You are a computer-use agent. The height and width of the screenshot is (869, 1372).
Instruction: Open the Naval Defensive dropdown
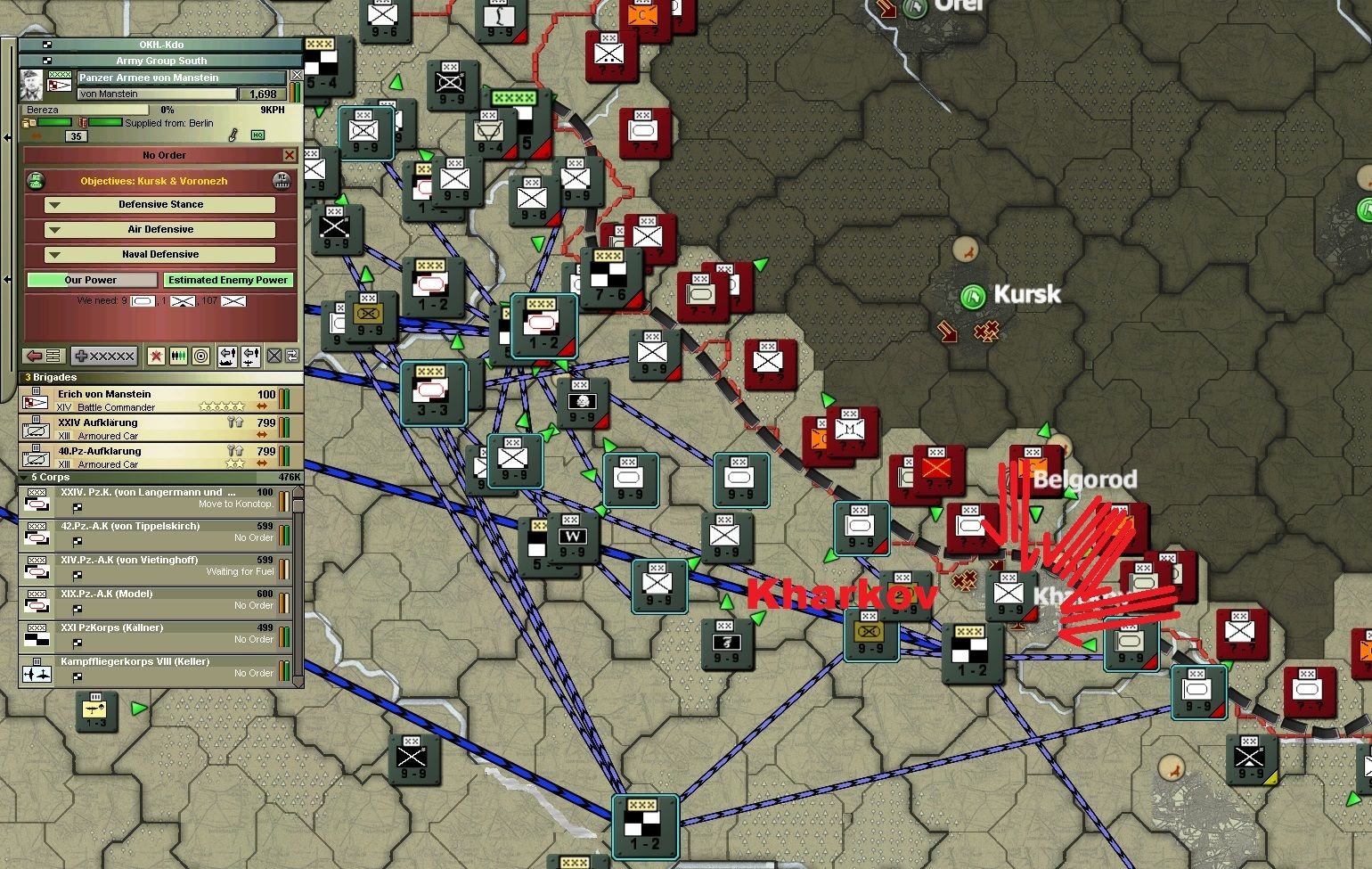pyautogui.click(x=160, y=254)
